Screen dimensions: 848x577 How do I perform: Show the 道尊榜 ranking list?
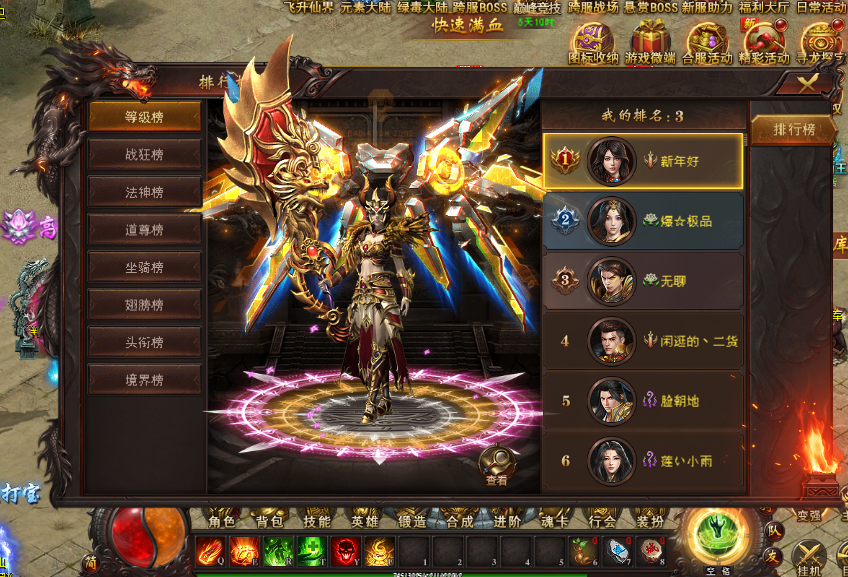coord(144,229)
